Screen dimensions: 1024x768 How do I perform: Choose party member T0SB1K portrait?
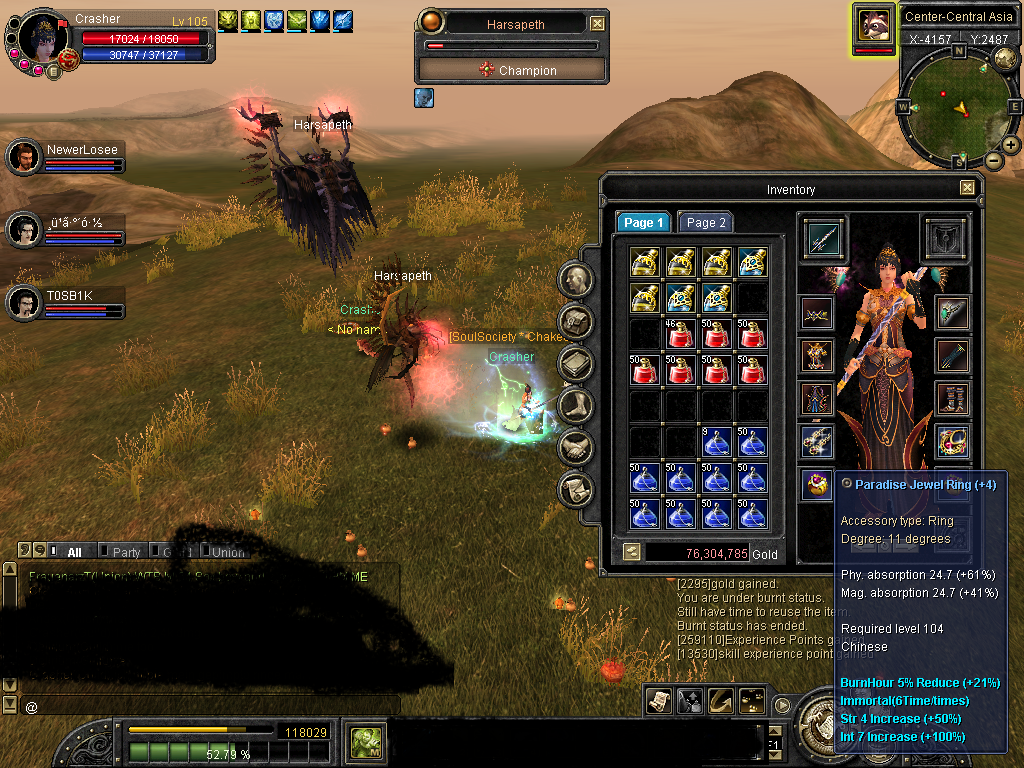[x=23, y=303]
